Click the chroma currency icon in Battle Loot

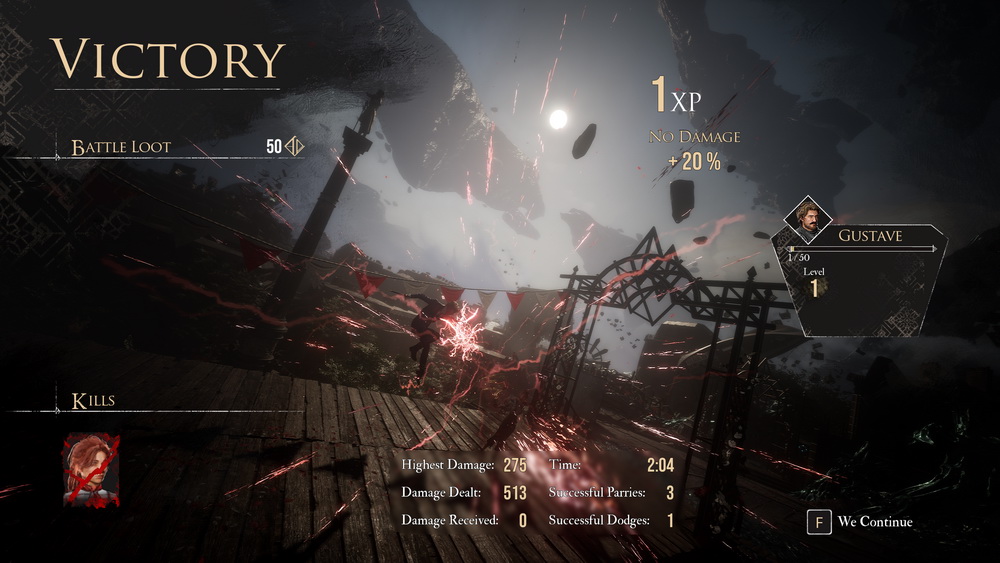[295, 147]
